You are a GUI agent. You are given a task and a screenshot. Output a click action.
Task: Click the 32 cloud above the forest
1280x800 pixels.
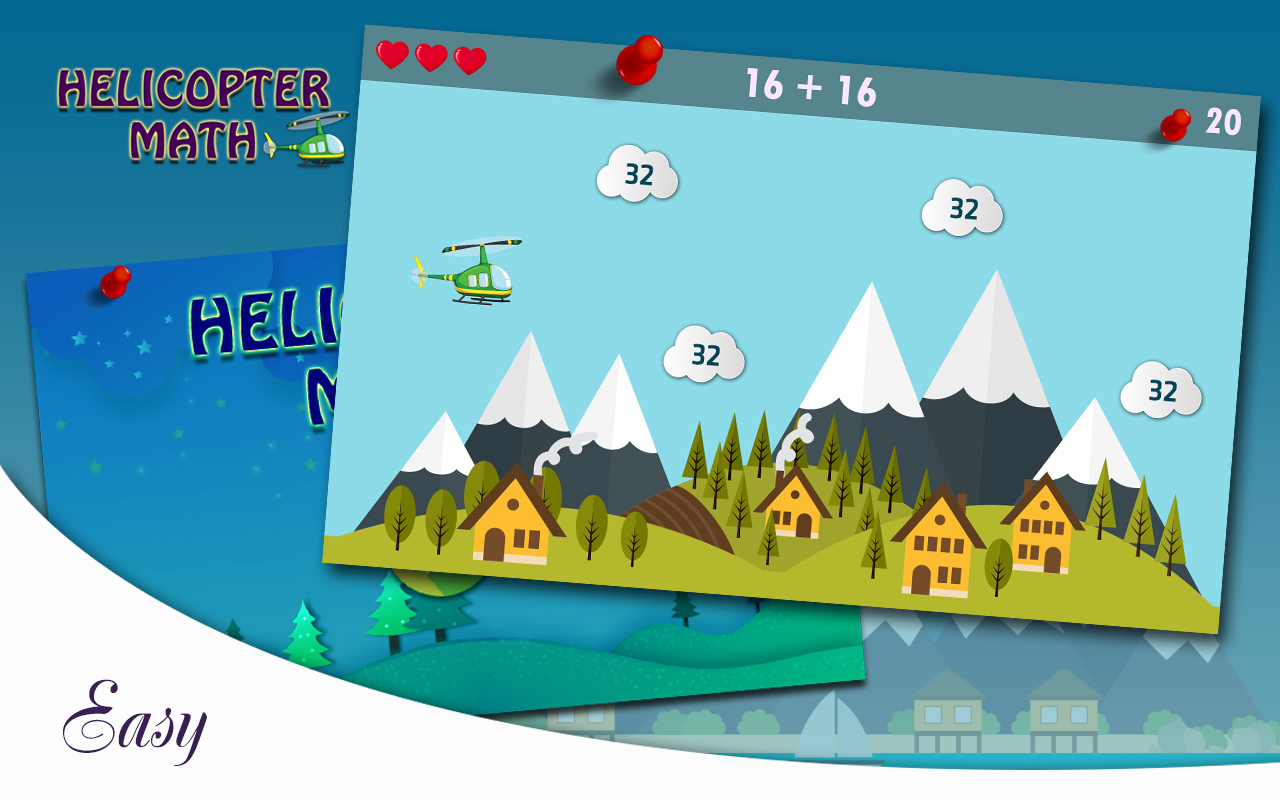click(x=706, y=352)
